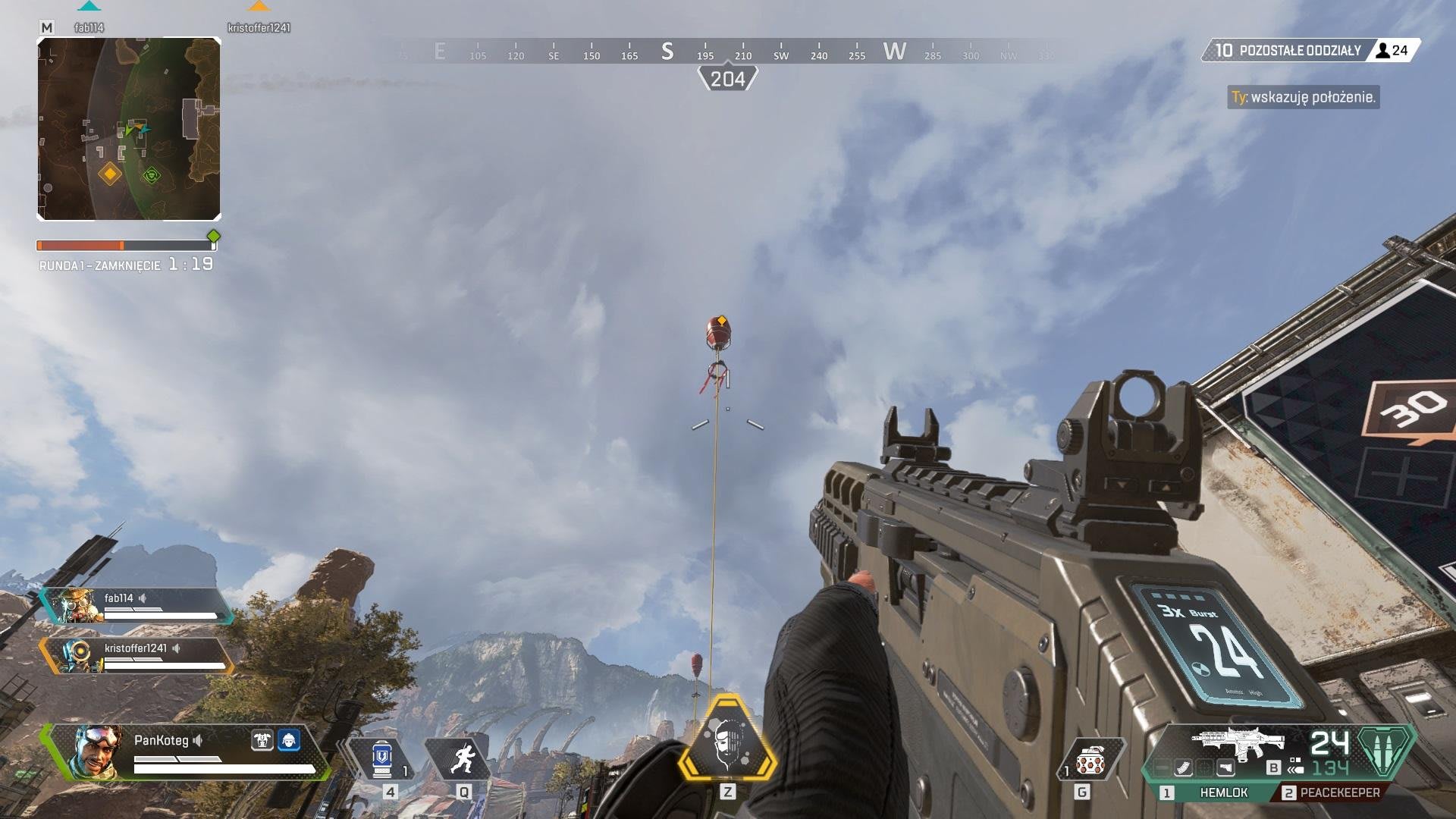Click the helmet equipment icon
1456x819 pixels.
click(289, 740)
